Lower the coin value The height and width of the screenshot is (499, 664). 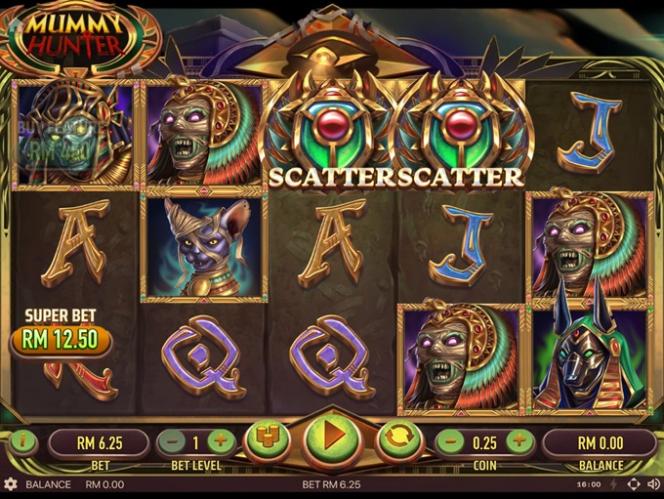point(452,441)
